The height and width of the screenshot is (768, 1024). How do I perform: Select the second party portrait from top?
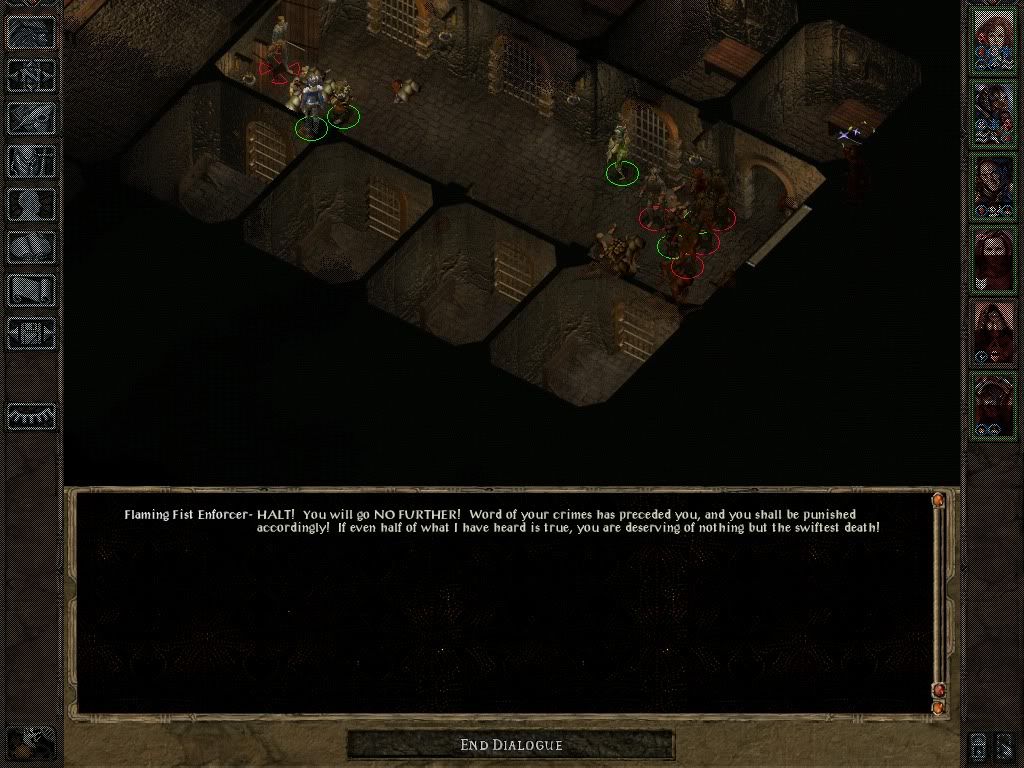[x=994, y=113]
